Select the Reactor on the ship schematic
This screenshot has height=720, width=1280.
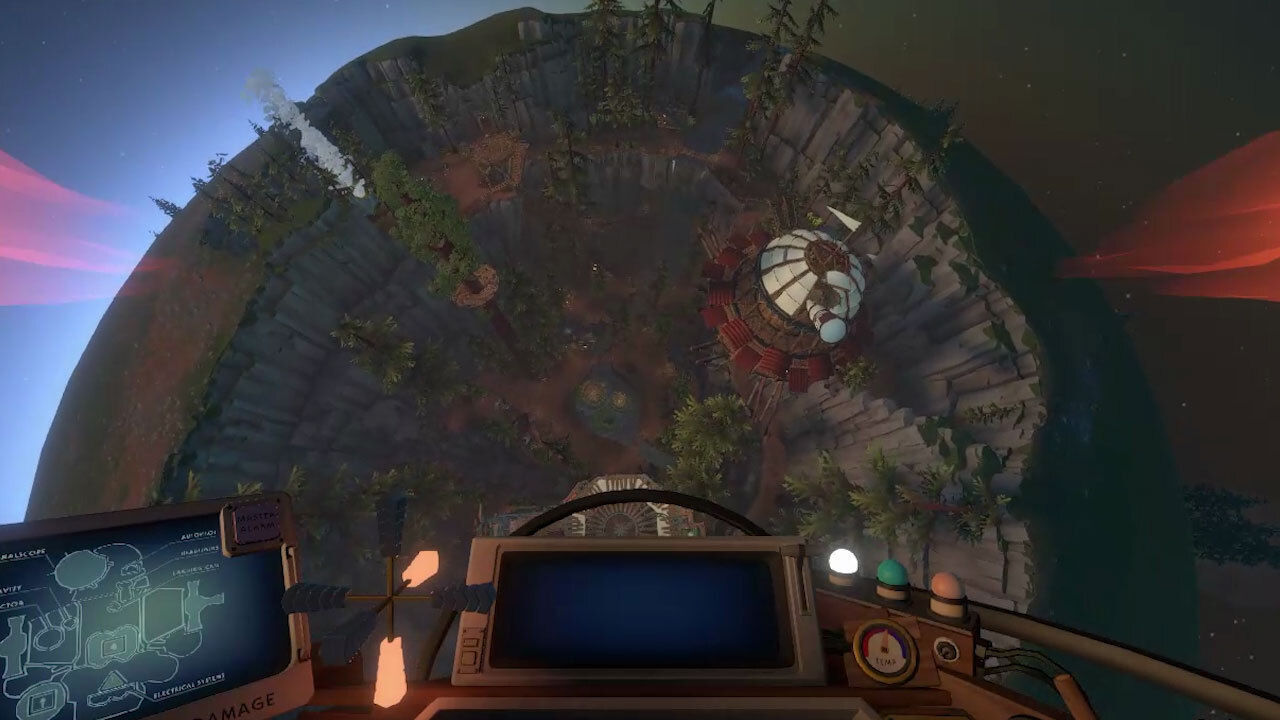12,603
